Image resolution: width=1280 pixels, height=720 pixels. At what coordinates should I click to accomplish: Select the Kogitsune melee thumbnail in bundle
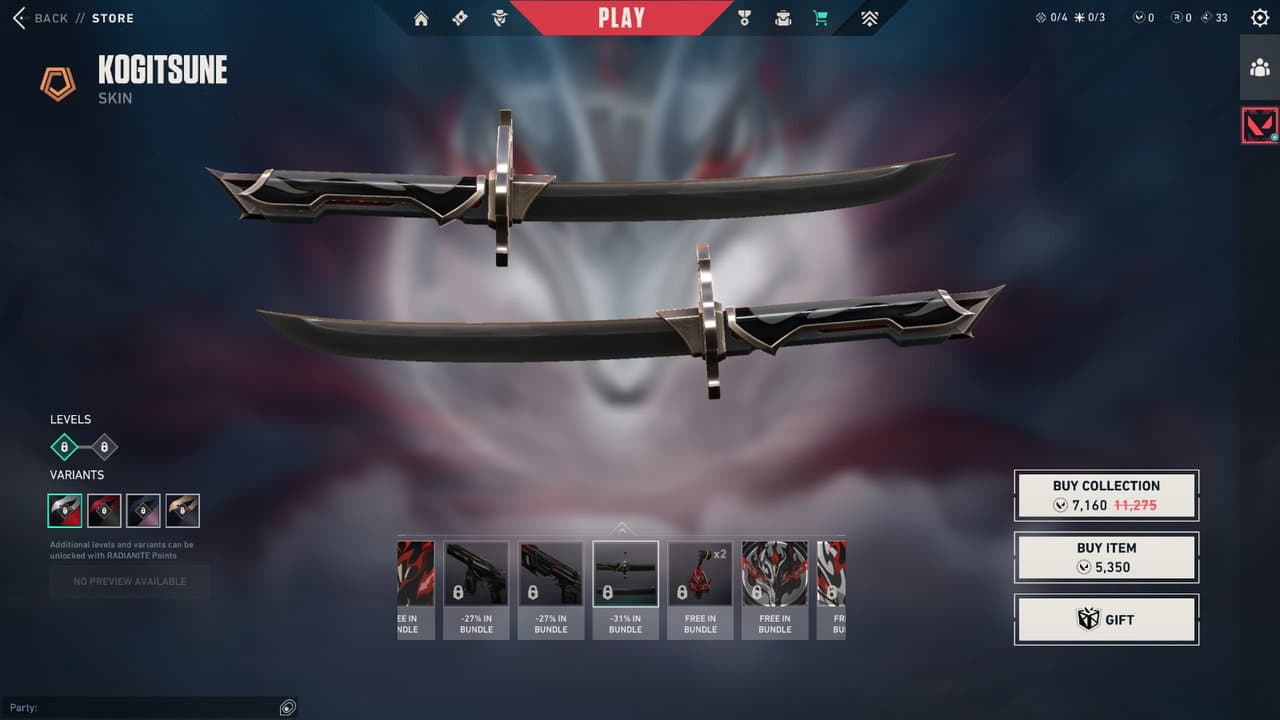[x=625, y=589]
